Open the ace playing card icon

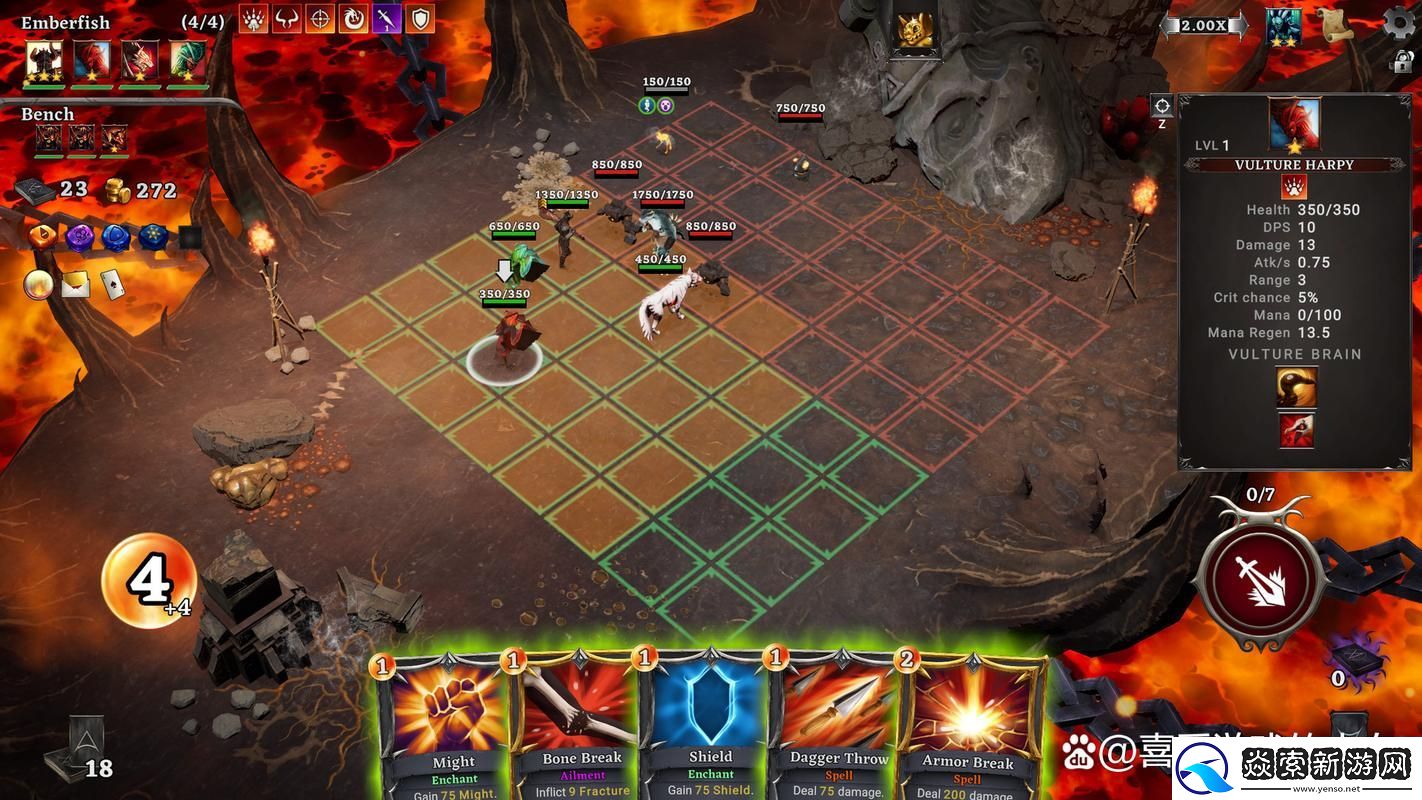(x=112, y=285)
